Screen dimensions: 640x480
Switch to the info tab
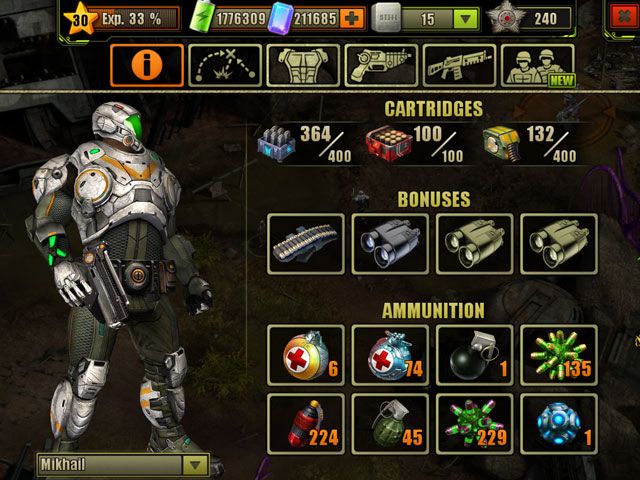[x=147, y=65]
